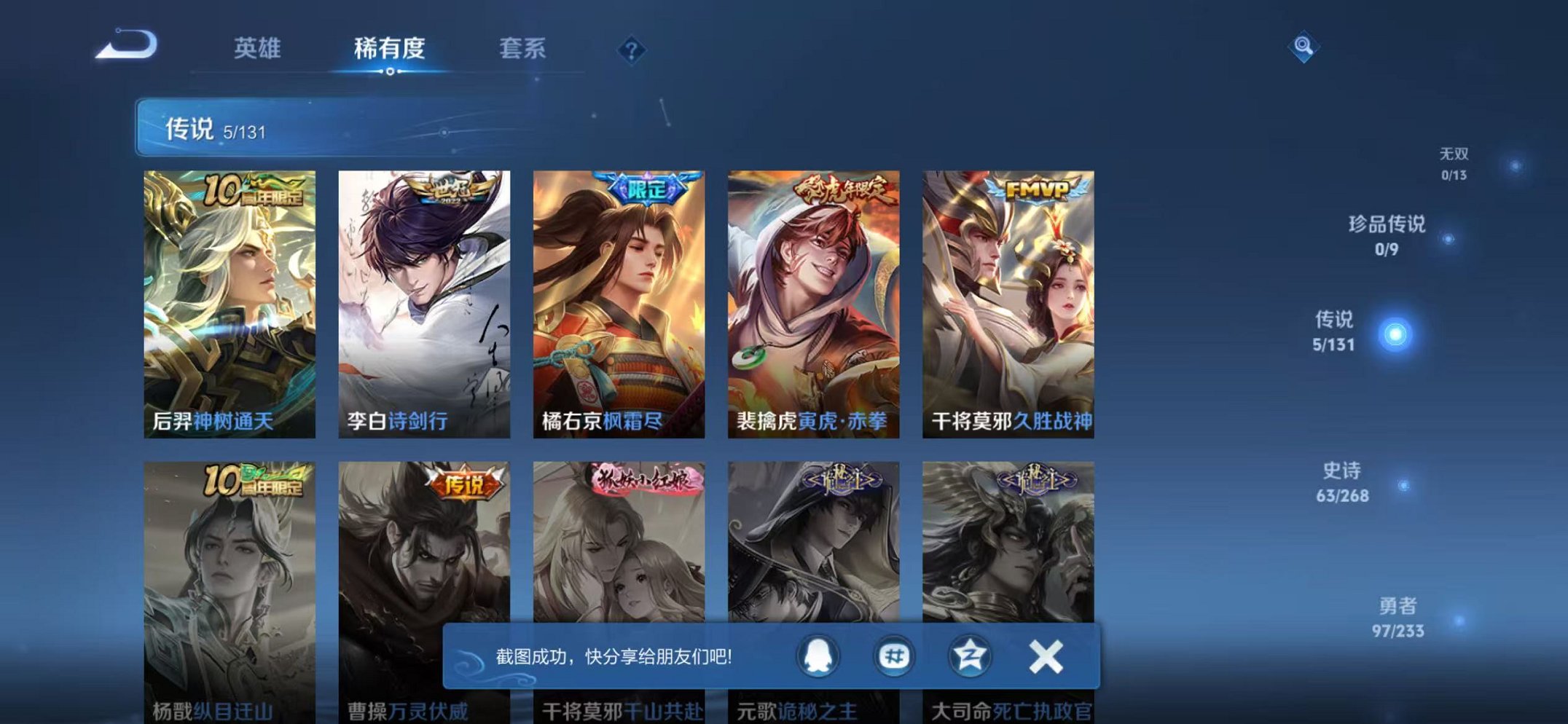Dismiss the screenshot share bar
Screen dimensions: 1568x724
pyautogui.click(x=1046, y=655)
